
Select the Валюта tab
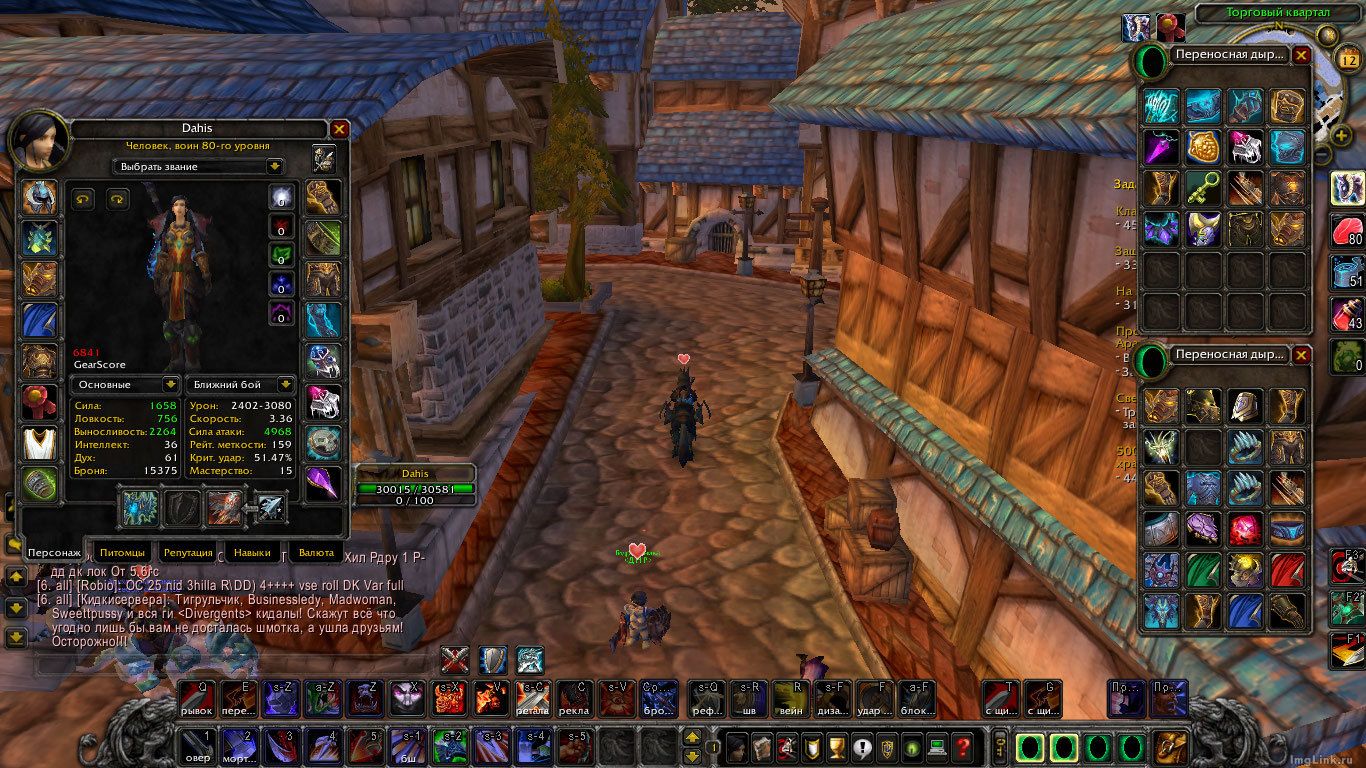coord(316,552)
